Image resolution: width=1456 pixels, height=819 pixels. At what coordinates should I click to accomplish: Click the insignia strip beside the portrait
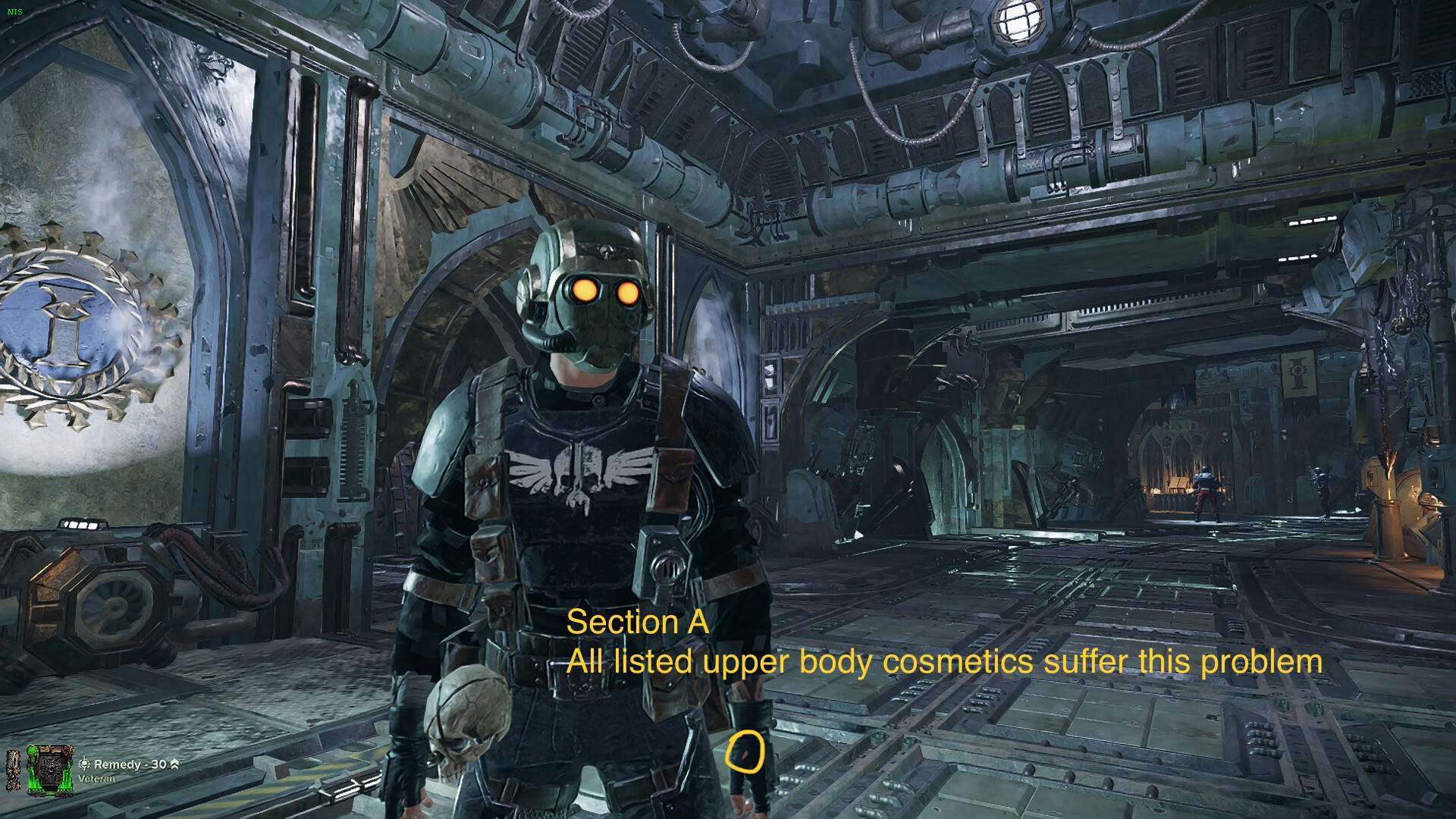[x=14, y=770]
